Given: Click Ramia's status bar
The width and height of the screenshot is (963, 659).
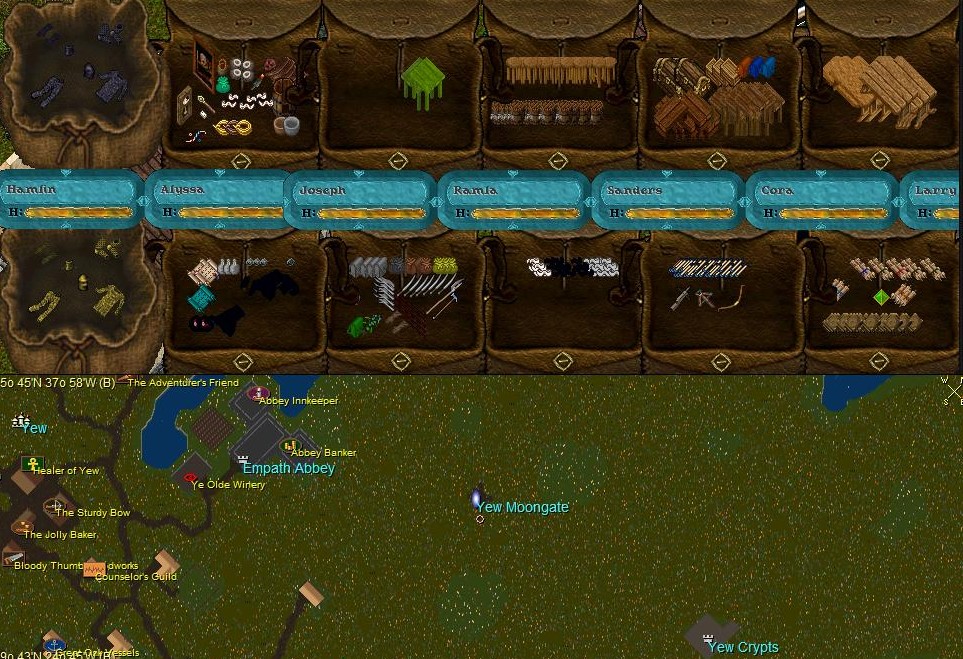Looking at the screenshot, I should (514, 200).
